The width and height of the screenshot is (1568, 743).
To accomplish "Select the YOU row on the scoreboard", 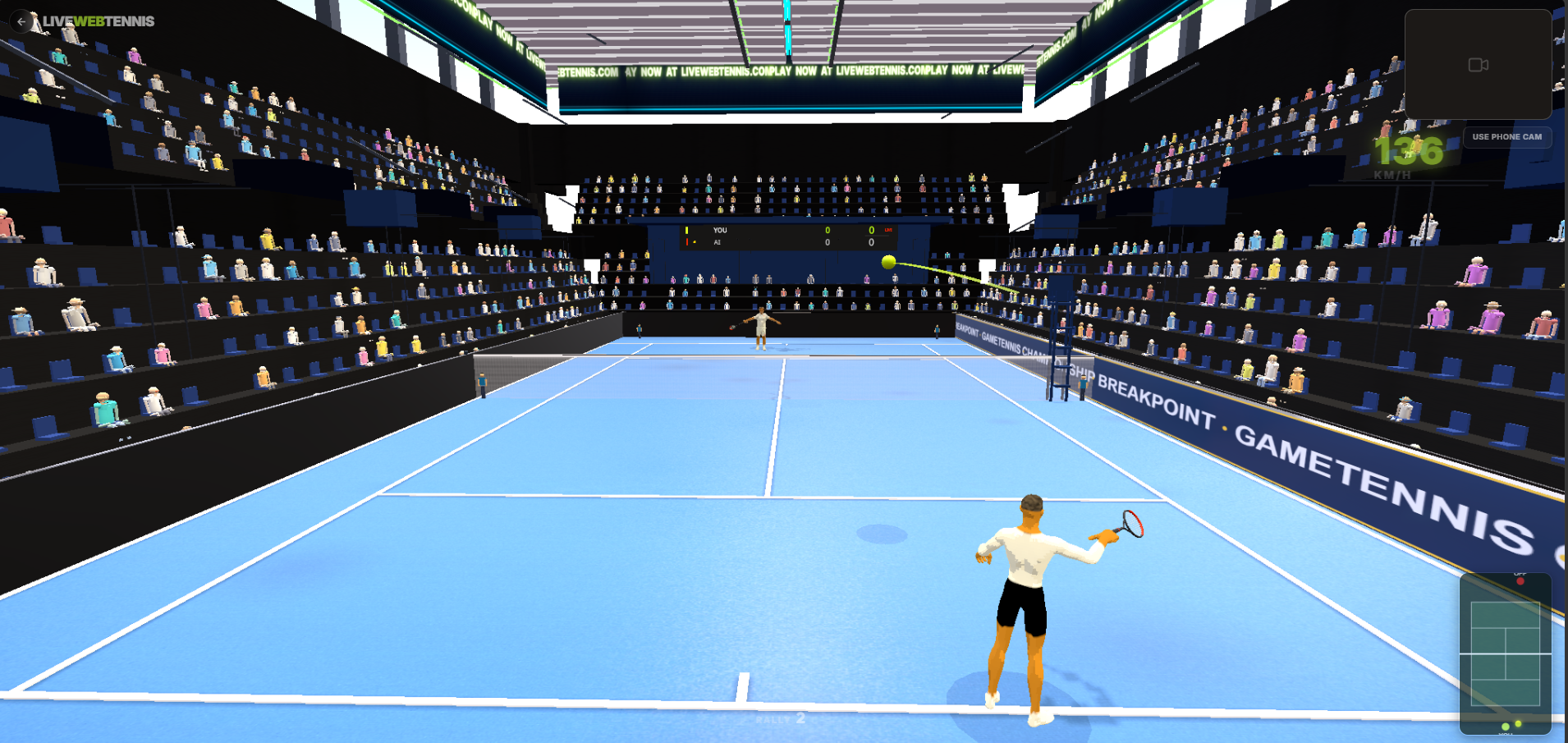I will pyautogui.click(x=721, y=230).
